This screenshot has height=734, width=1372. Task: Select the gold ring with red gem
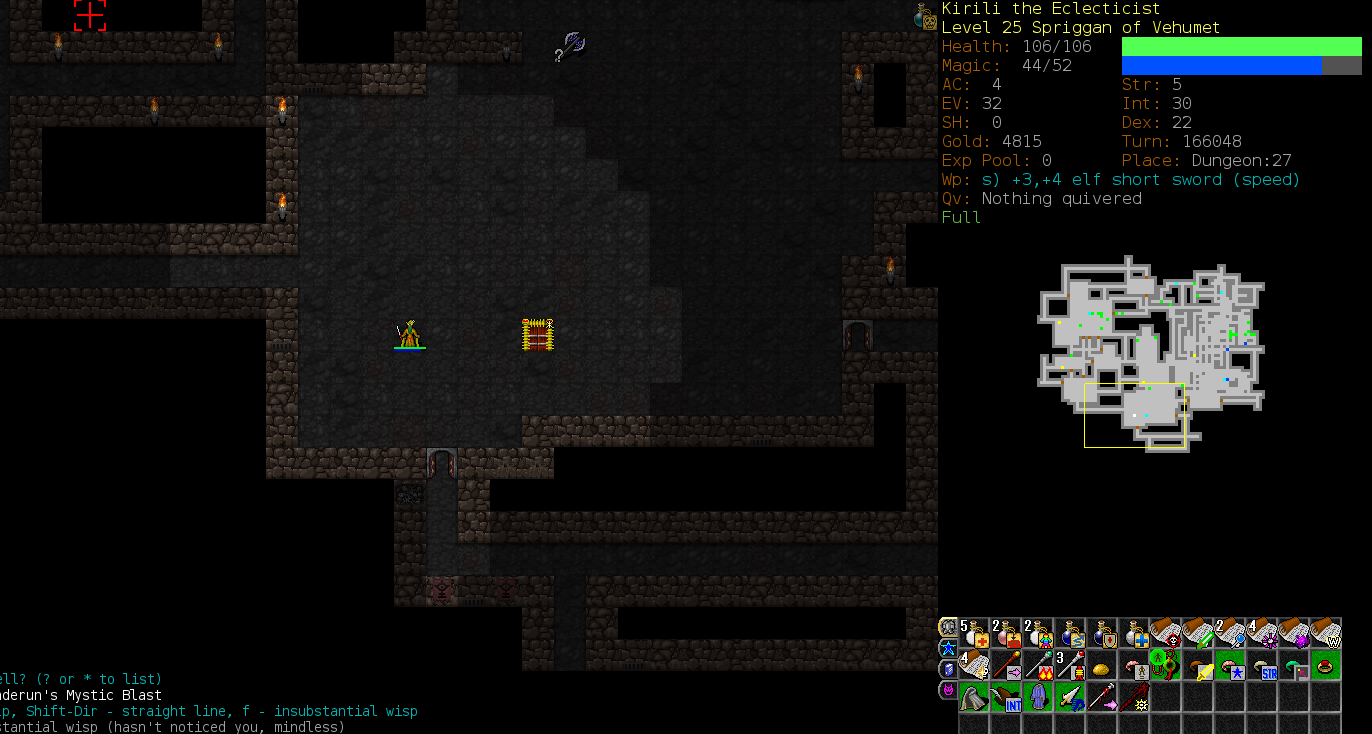click(x=1326, y=665)
